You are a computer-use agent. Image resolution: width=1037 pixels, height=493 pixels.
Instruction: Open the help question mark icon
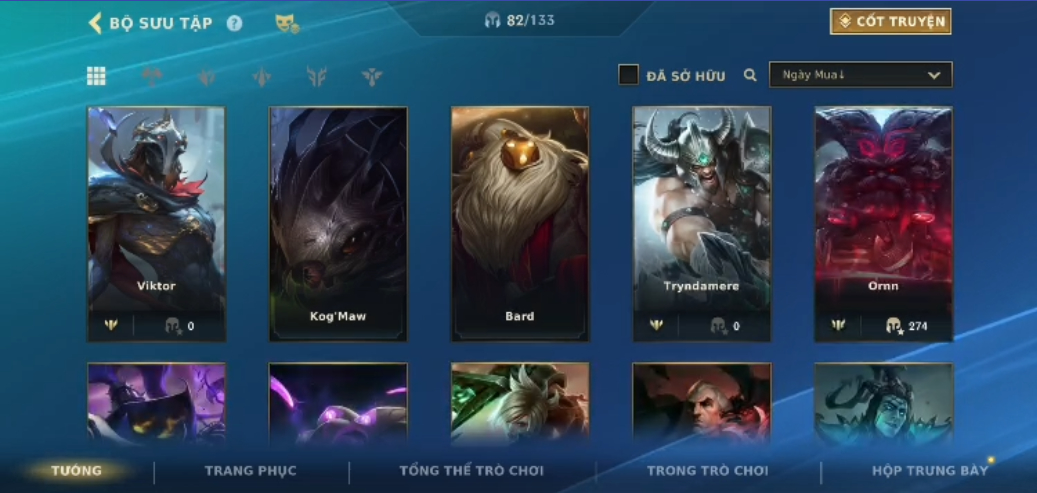(234, 23)
